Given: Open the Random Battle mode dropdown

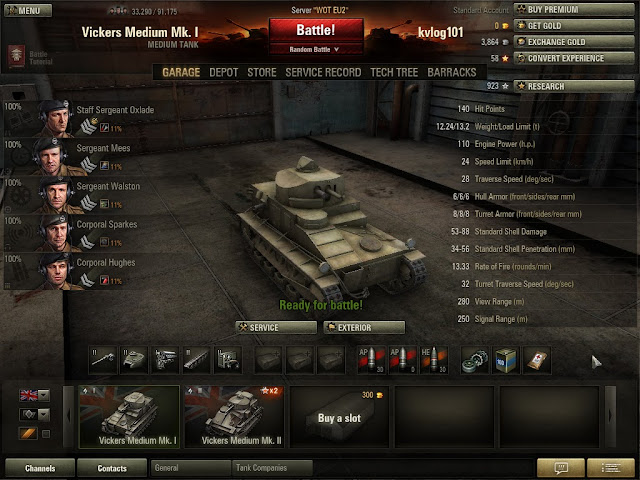Looking at the screenshot, I should [317, 48].
